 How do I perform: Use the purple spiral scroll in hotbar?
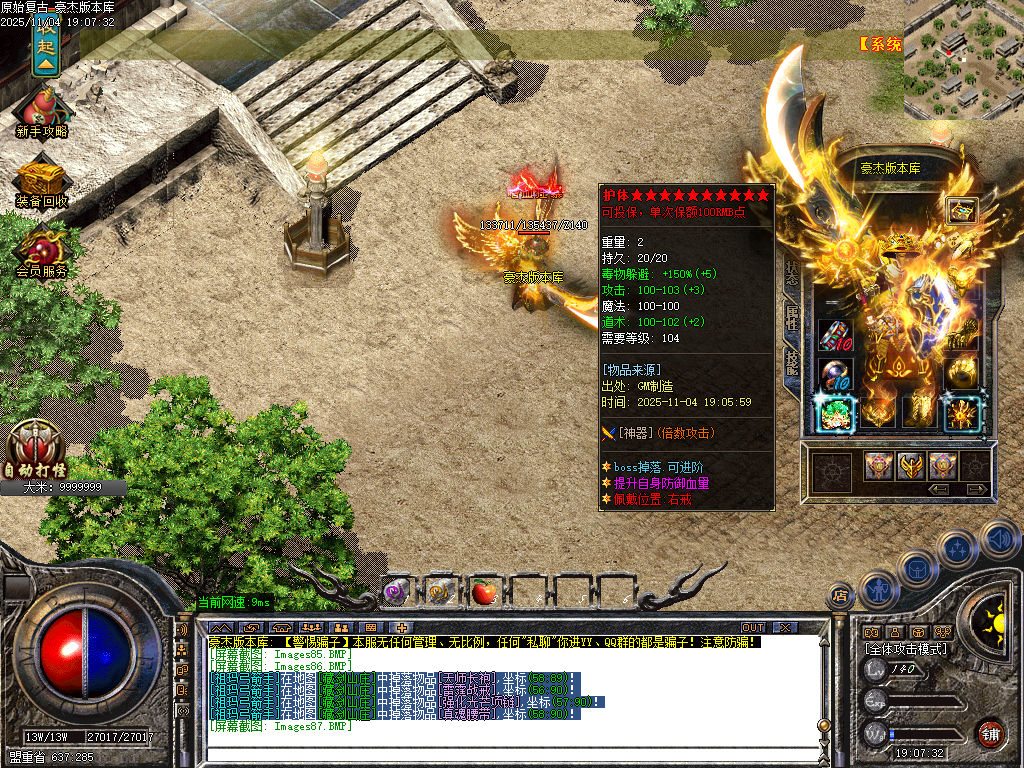click(x=396, y=592)
